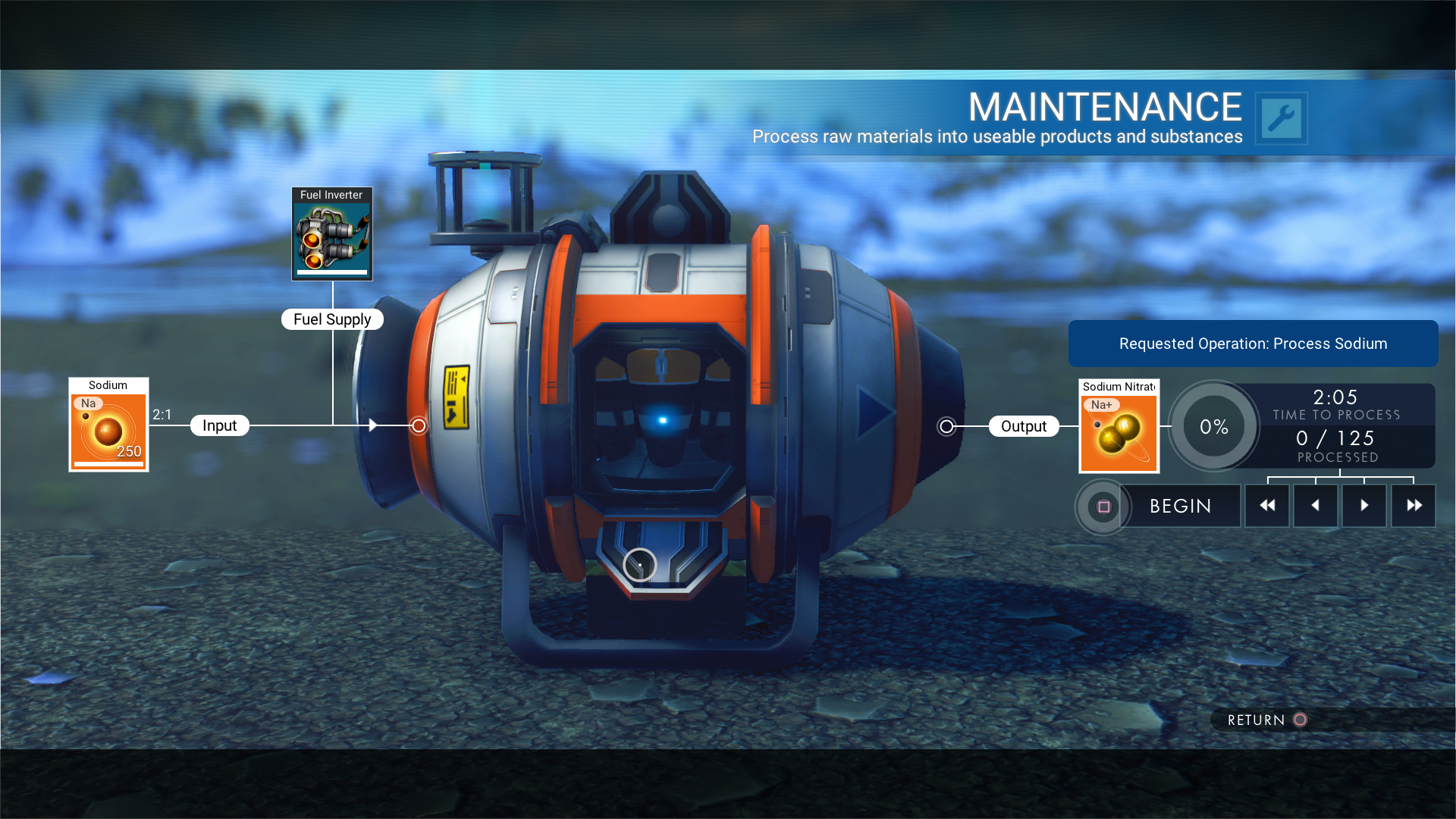Screen dimensions: 1456x819
Task: Set minimum amount with double left arrows
Action: click(1266, 506)
